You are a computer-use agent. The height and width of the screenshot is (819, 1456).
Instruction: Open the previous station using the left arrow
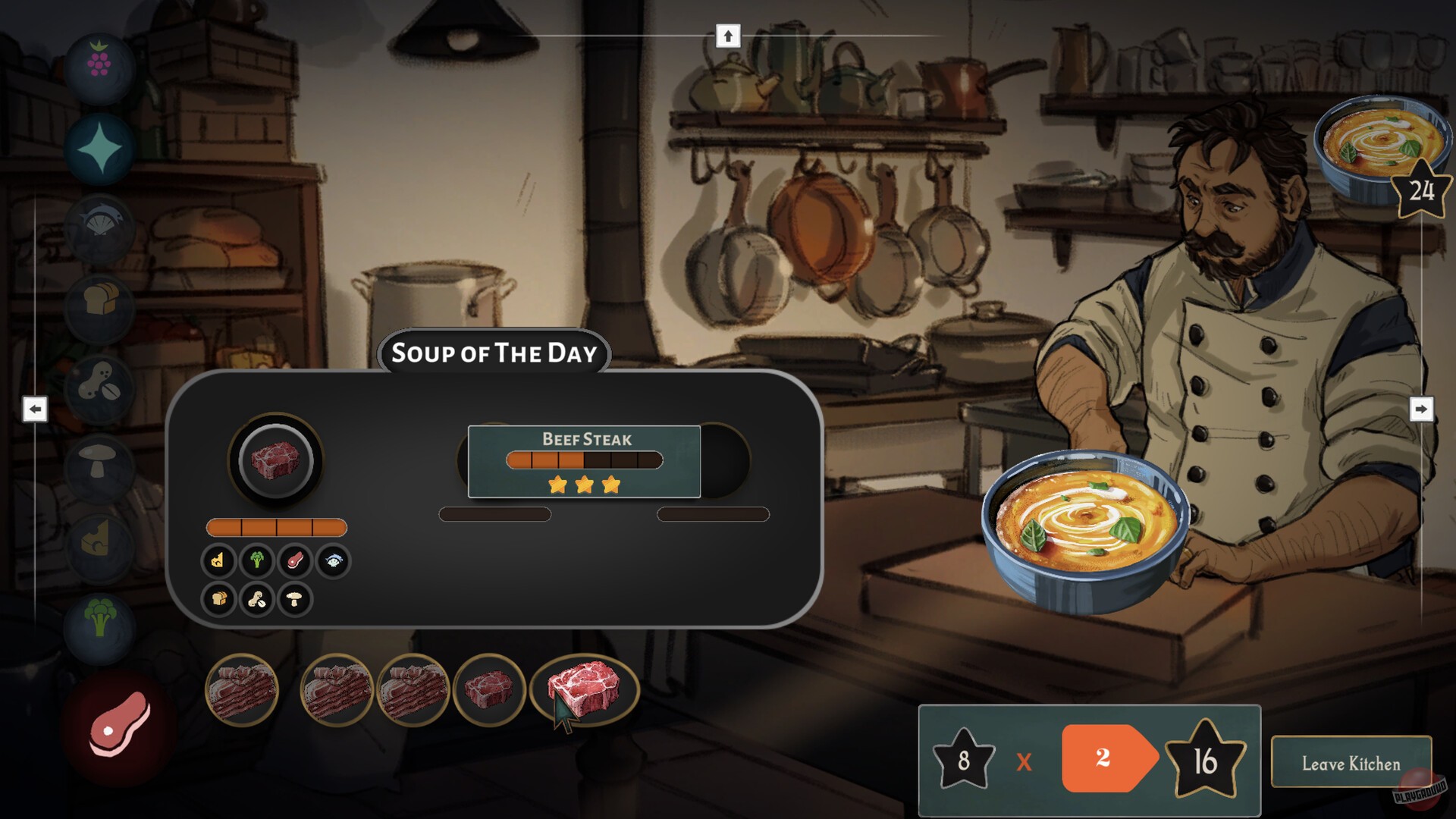(35, 409)
